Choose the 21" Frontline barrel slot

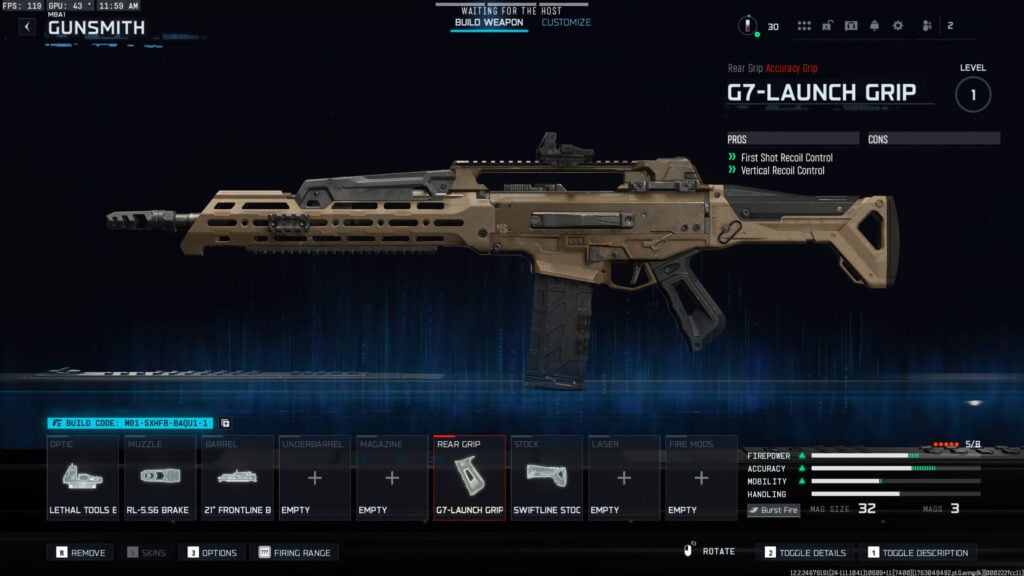(x=238, y=478)
